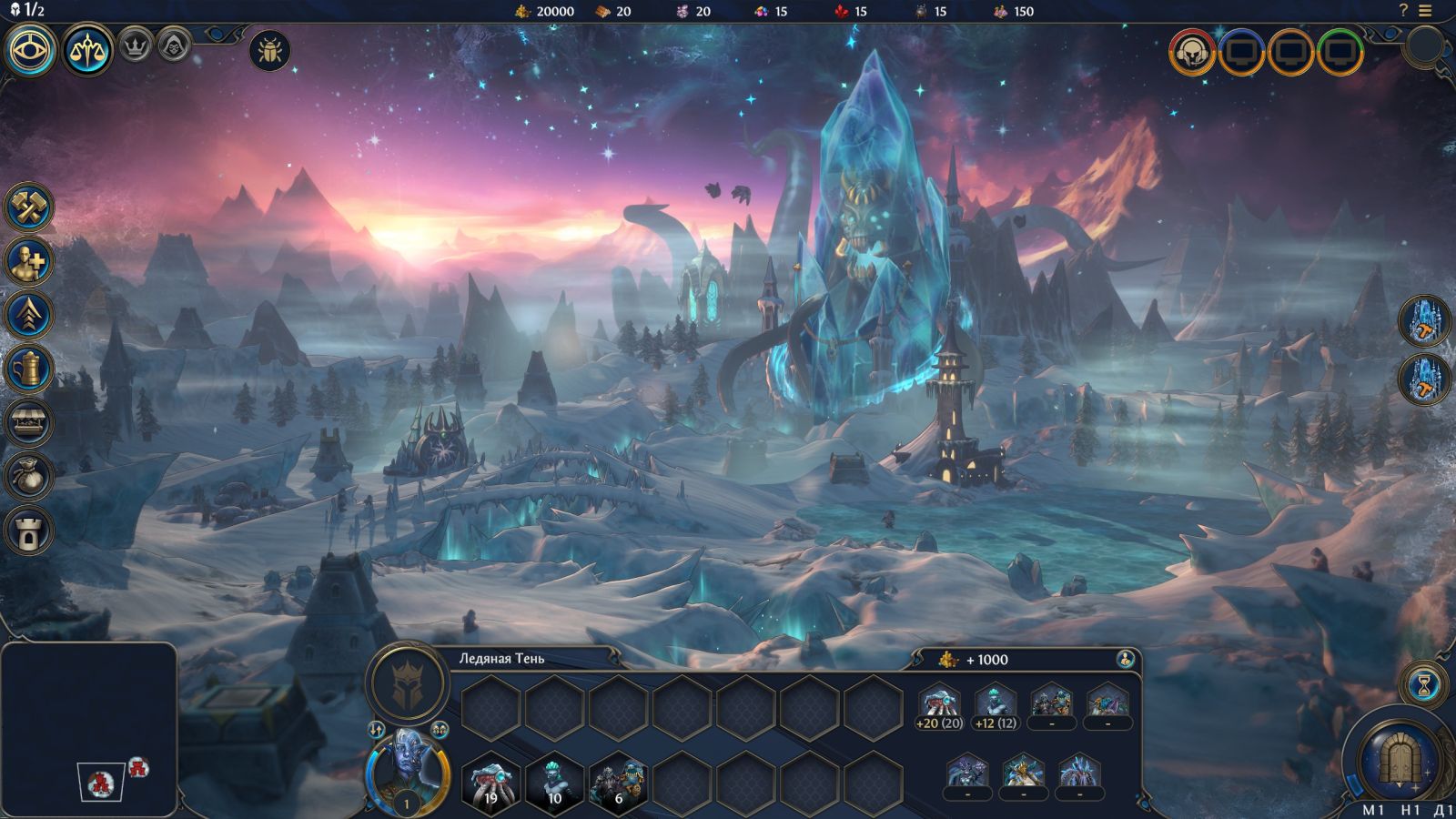The image size is (1456, 819).
Task: Open the beer mug tavern icon
Action: [x=29, y=369]
